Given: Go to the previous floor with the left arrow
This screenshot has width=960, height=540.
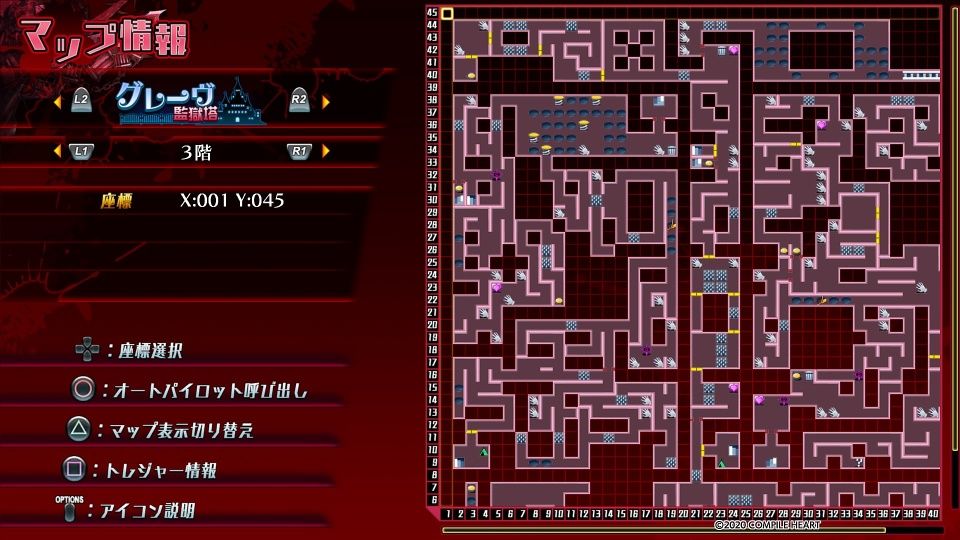Looking at the screenshot, I should click(x=55, y=151).
